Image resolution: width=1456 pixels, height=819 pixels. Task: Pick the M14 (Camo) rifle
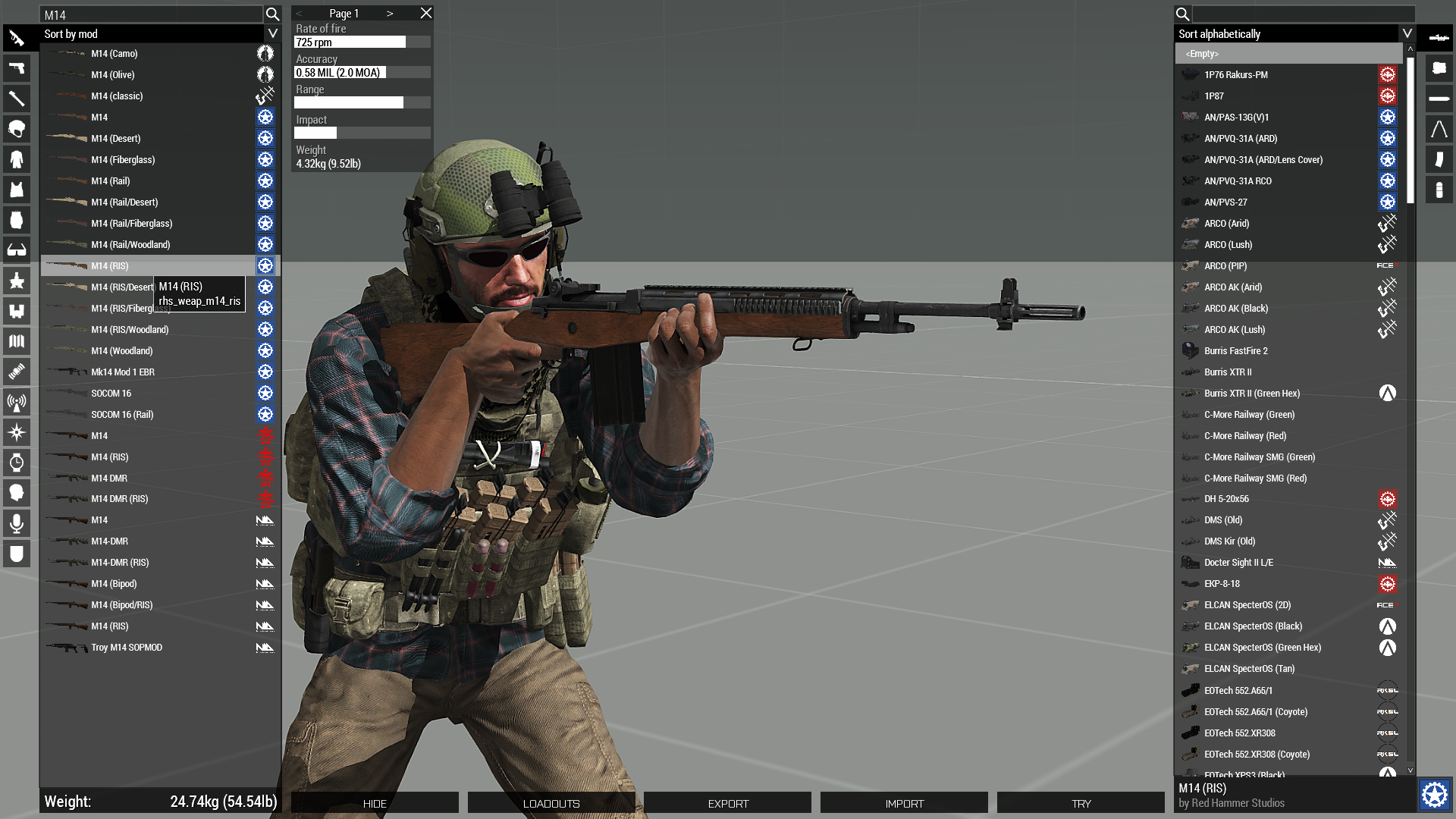tap(115, 54)
